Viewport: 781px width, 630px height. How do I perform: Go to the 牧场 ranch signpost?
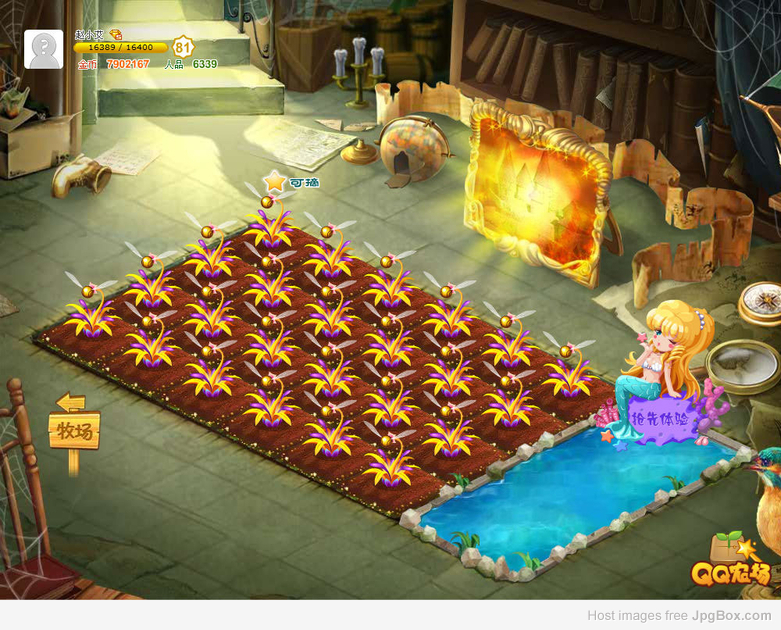click(x=74, y=431)
